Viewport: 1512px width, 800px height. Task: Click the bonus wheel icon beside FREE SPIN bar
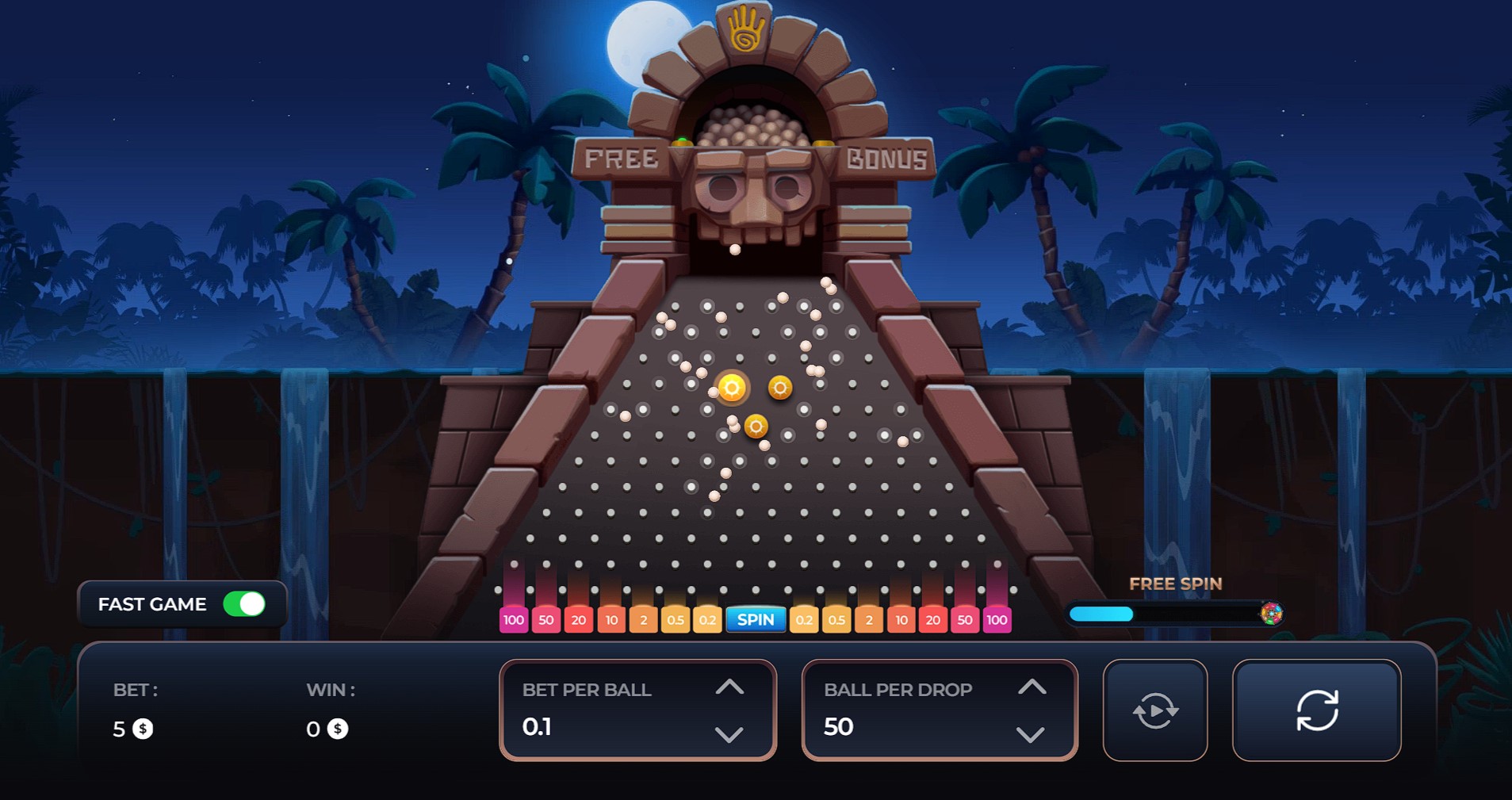(x=1271, y=613)
